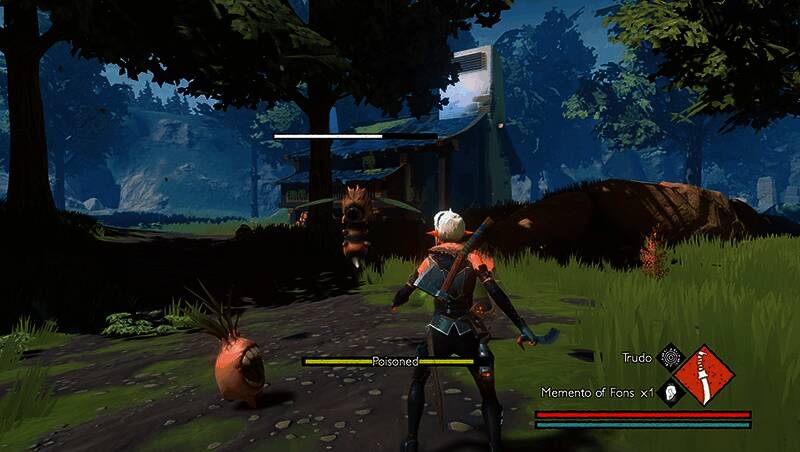Screen dimensions: 800x452
Task: Activate the Trudo spiral ability icon
Action: (x=671, y=357)
